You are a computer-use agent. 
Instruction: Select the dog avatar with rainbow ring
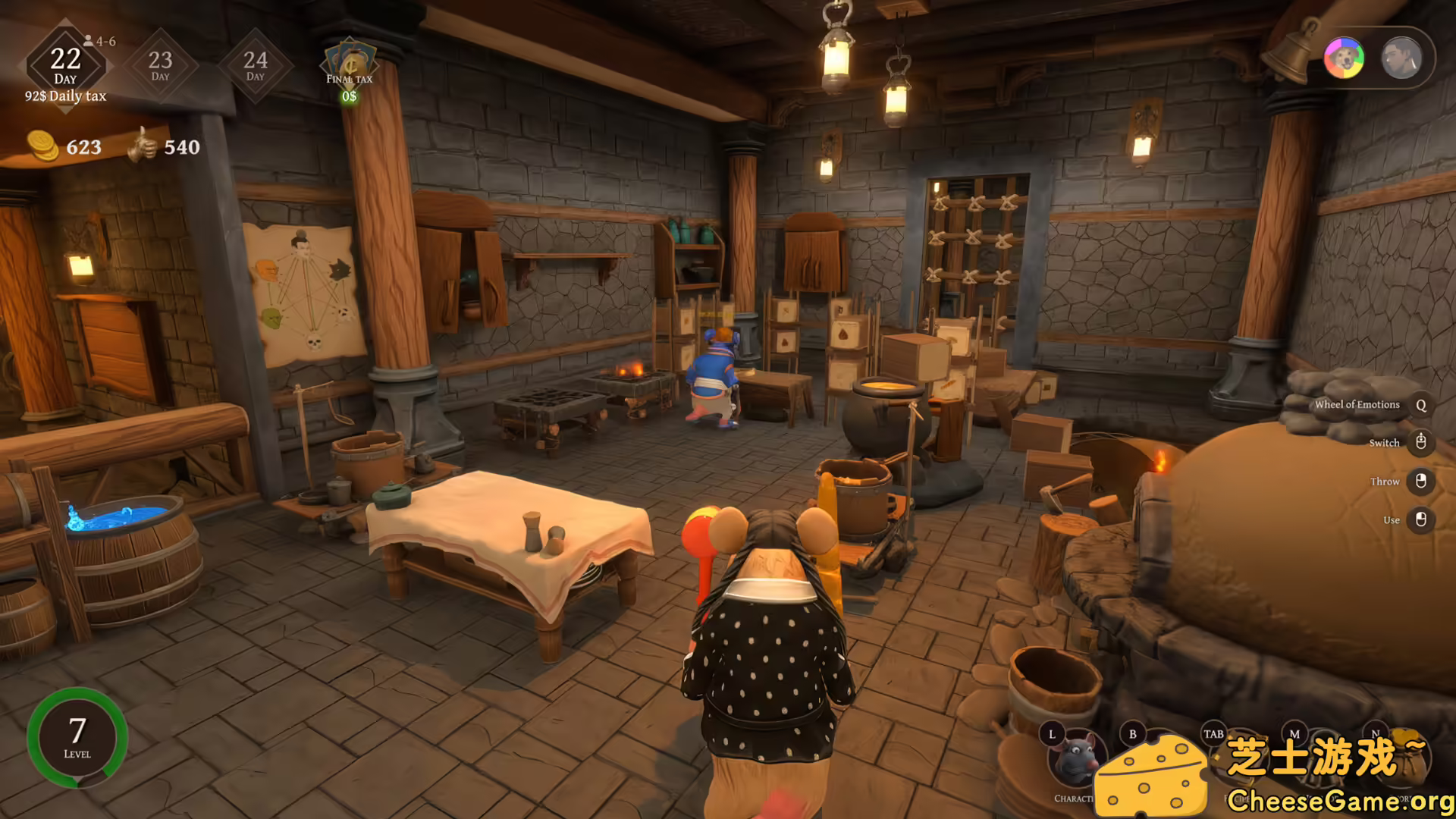pyautogui.click(x=1343, y=58)
